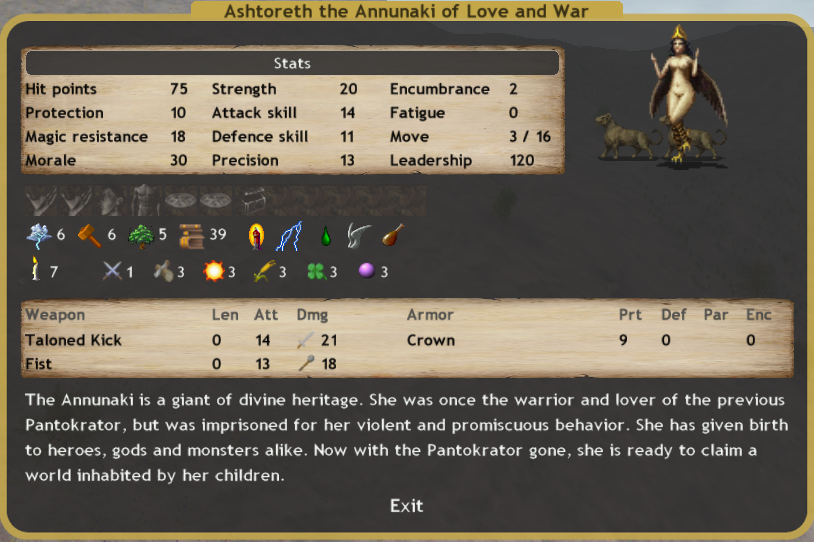Inspect the sun heat scale icon
This screenshot has width=814, height=542.
coord(212,271)
